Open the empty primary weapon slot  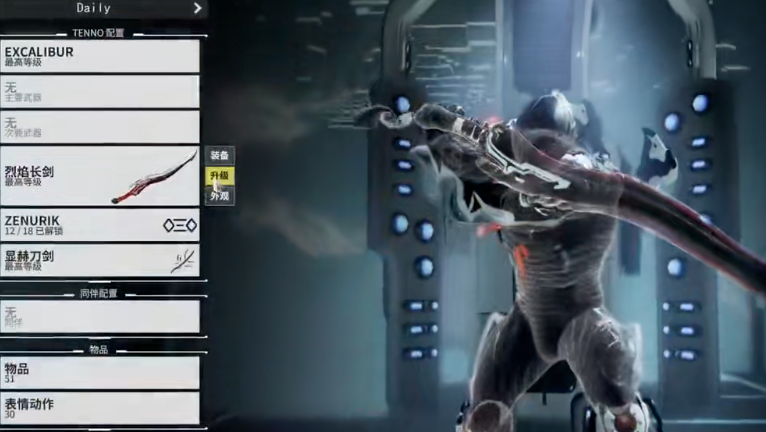(x=100, y=92)
